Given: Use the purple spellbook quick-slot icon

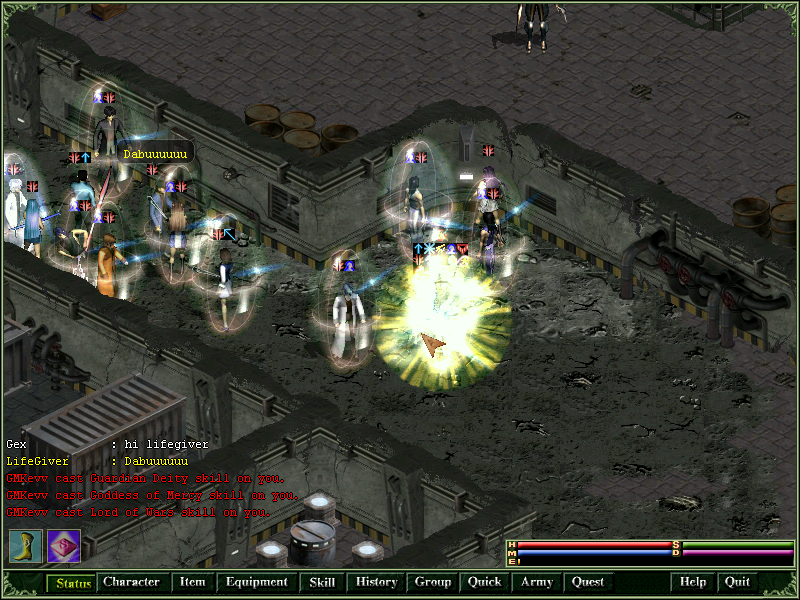Looking at the screenshot, I should [x=63, y=546].
